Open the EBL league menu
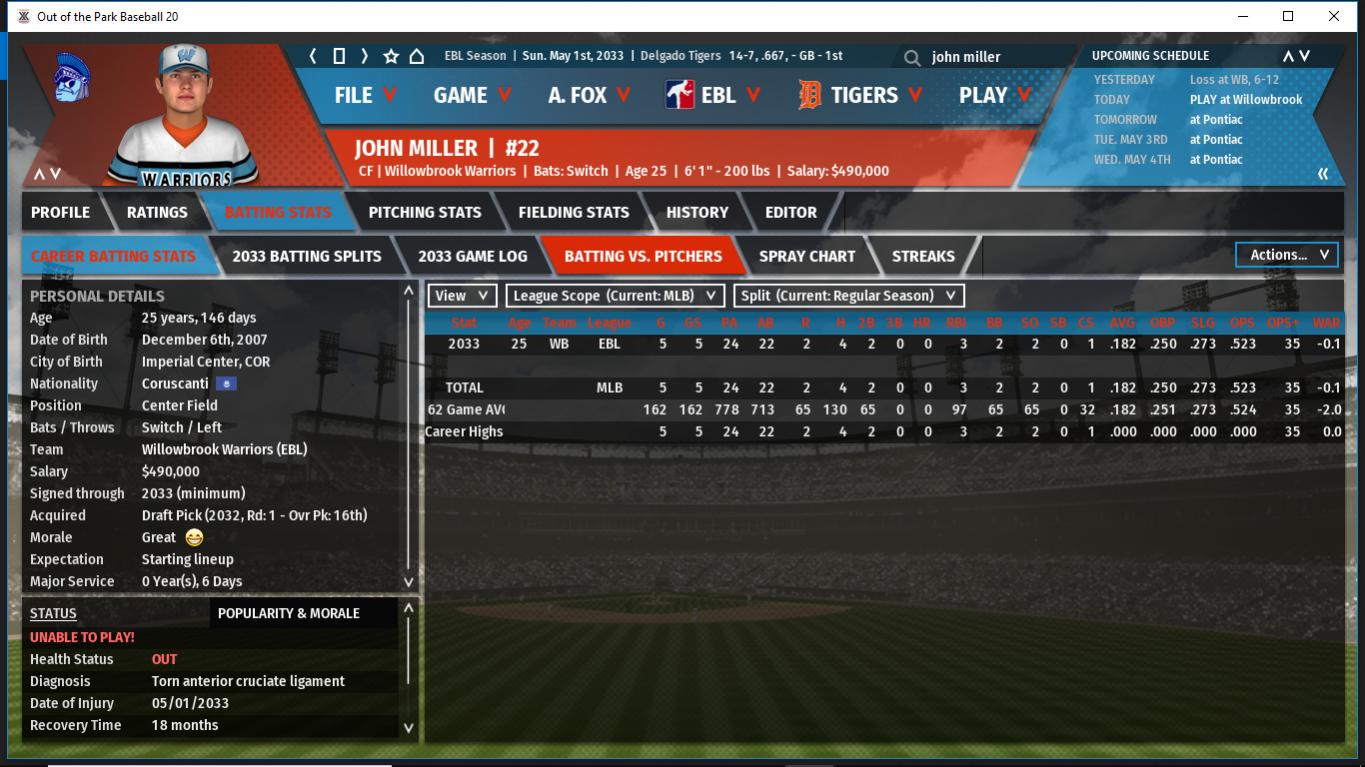Image resolution: width=1365 pixels, height=767 pixels. pos(713,95)
